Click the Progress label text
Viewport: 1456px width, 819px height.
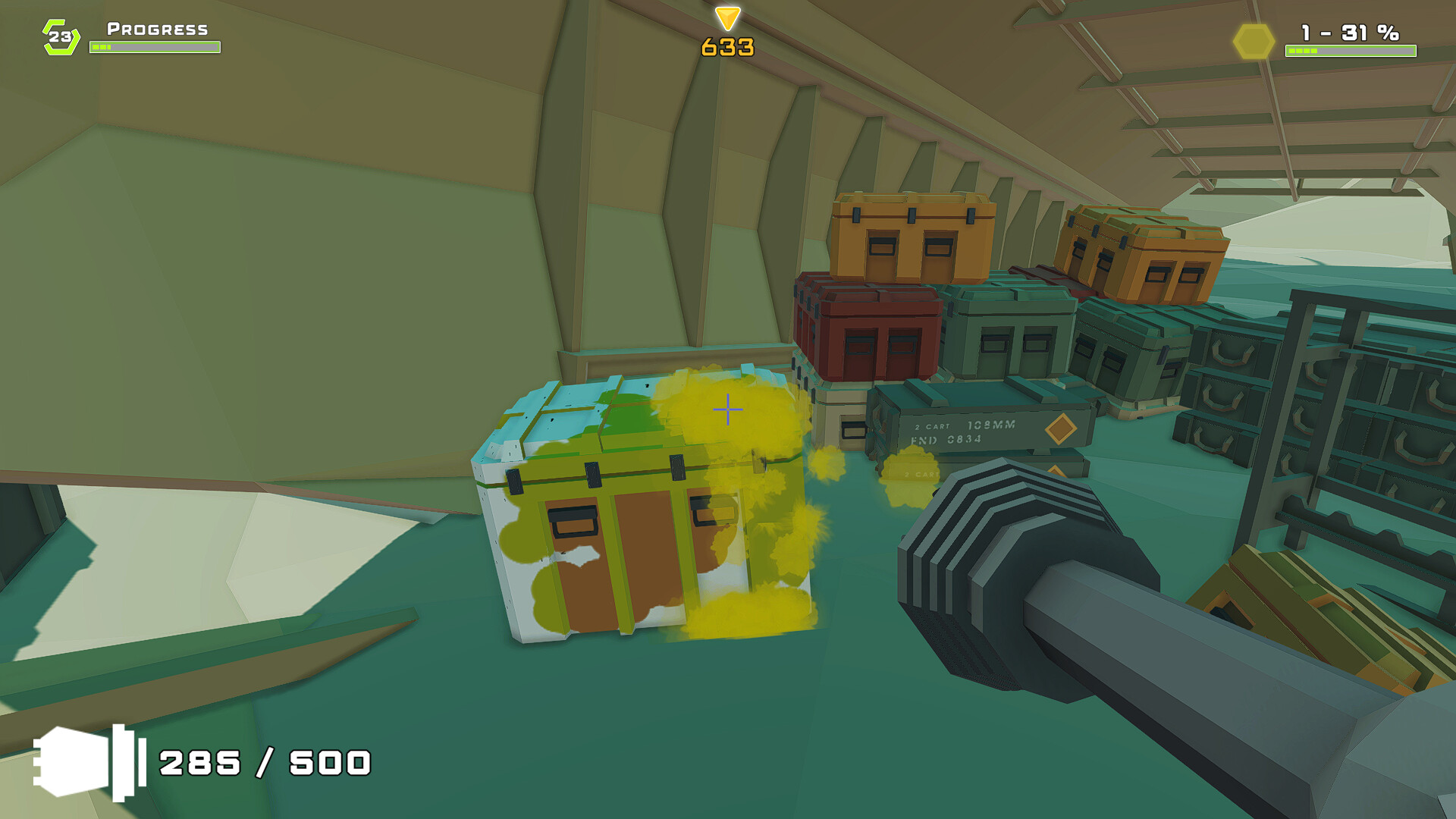pyautogui.click(x=155, y=30)
